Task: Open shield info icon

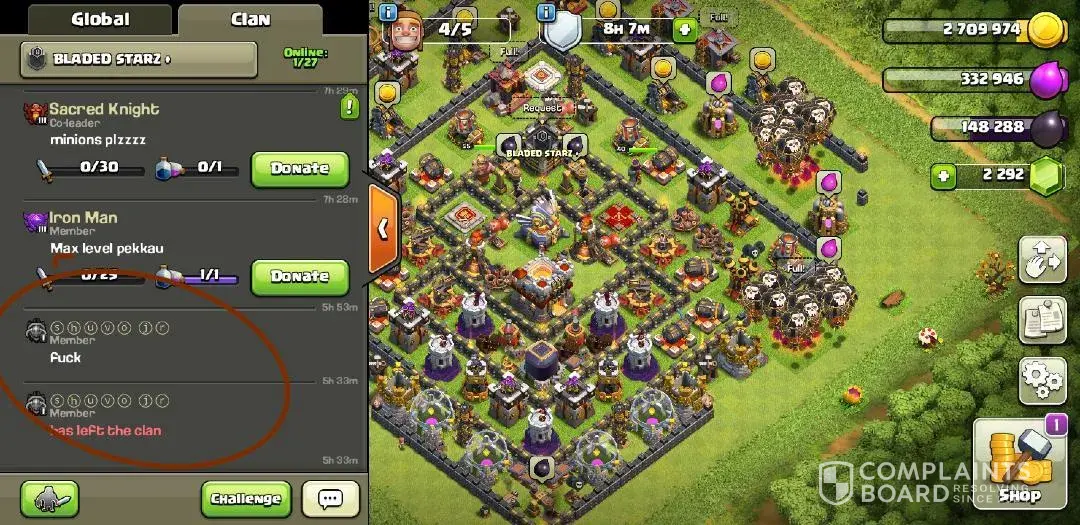Action: tap(546, 12)
